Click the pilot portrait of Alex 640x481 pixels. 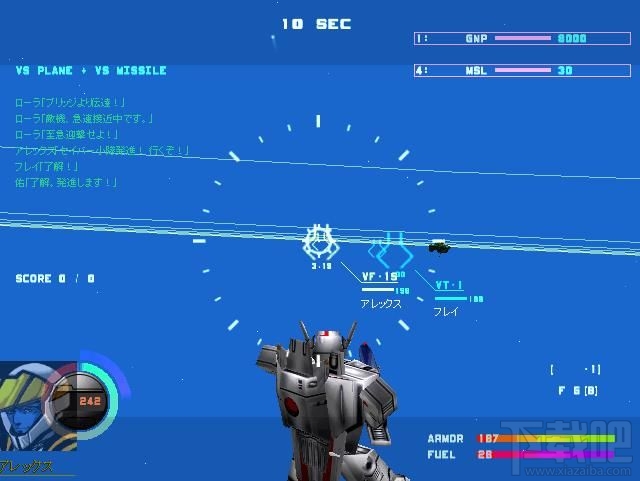[x=30, y=405]
